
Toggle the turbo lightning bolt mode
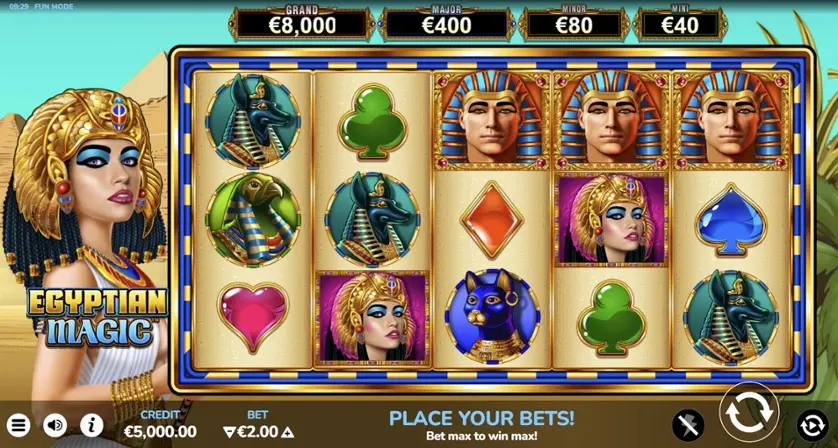click(688, 425)
